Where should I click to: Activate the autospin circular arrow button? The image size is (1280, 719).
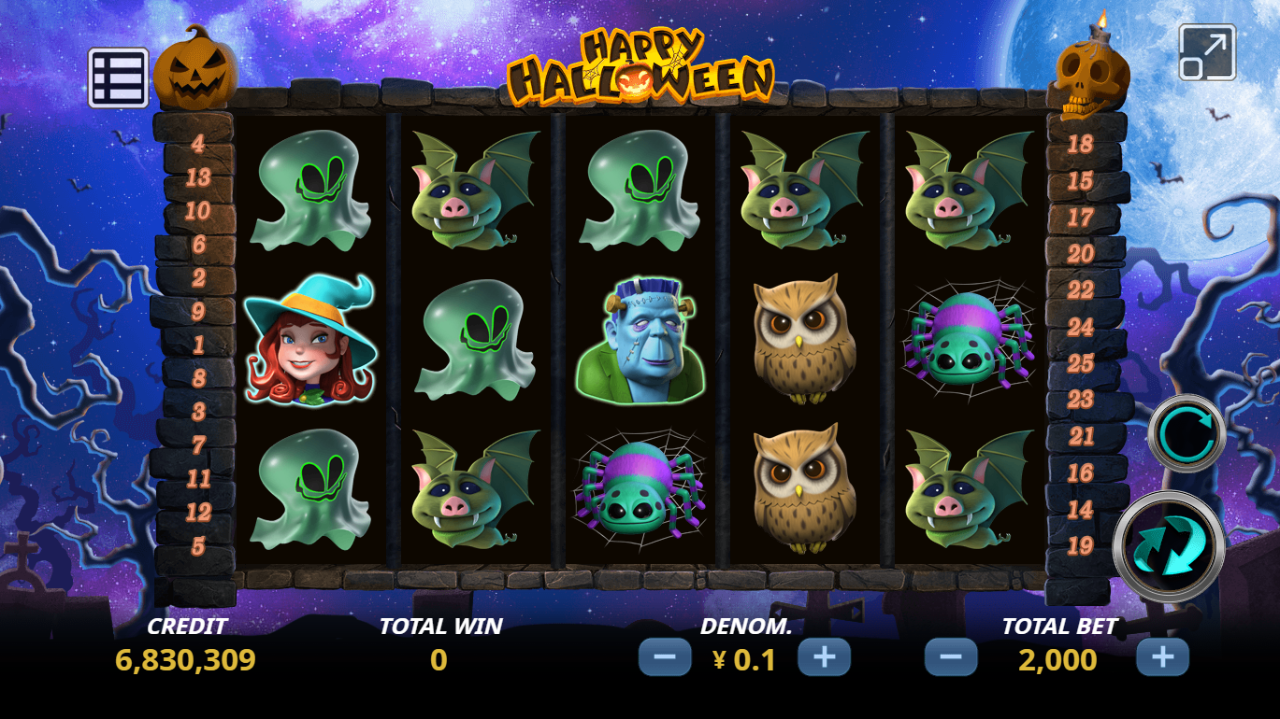coord(1187,433)
